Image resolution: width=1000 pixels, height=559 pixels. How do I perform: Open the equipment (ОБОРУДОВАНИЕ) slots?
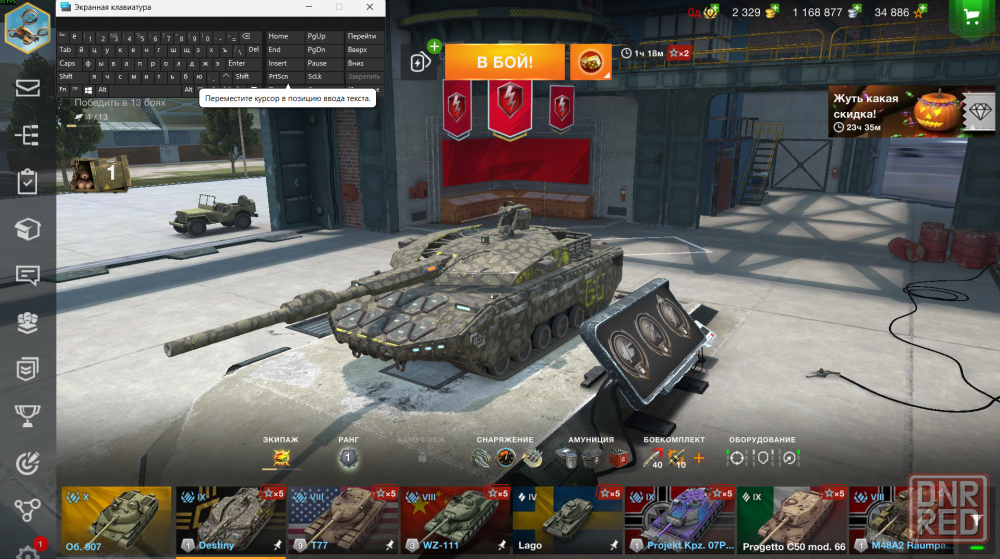tap(762, 458)
